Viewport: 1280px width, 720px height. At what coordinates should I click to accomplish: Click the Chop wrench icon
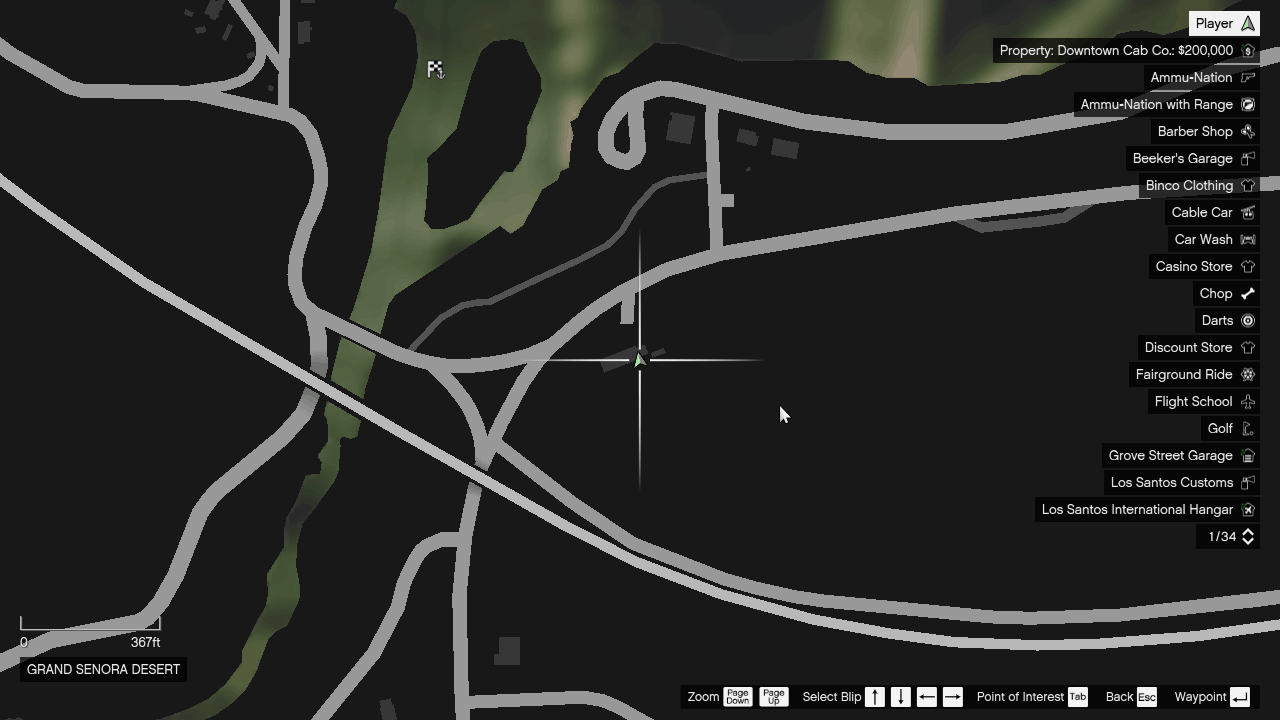[x=1247, y=293]
